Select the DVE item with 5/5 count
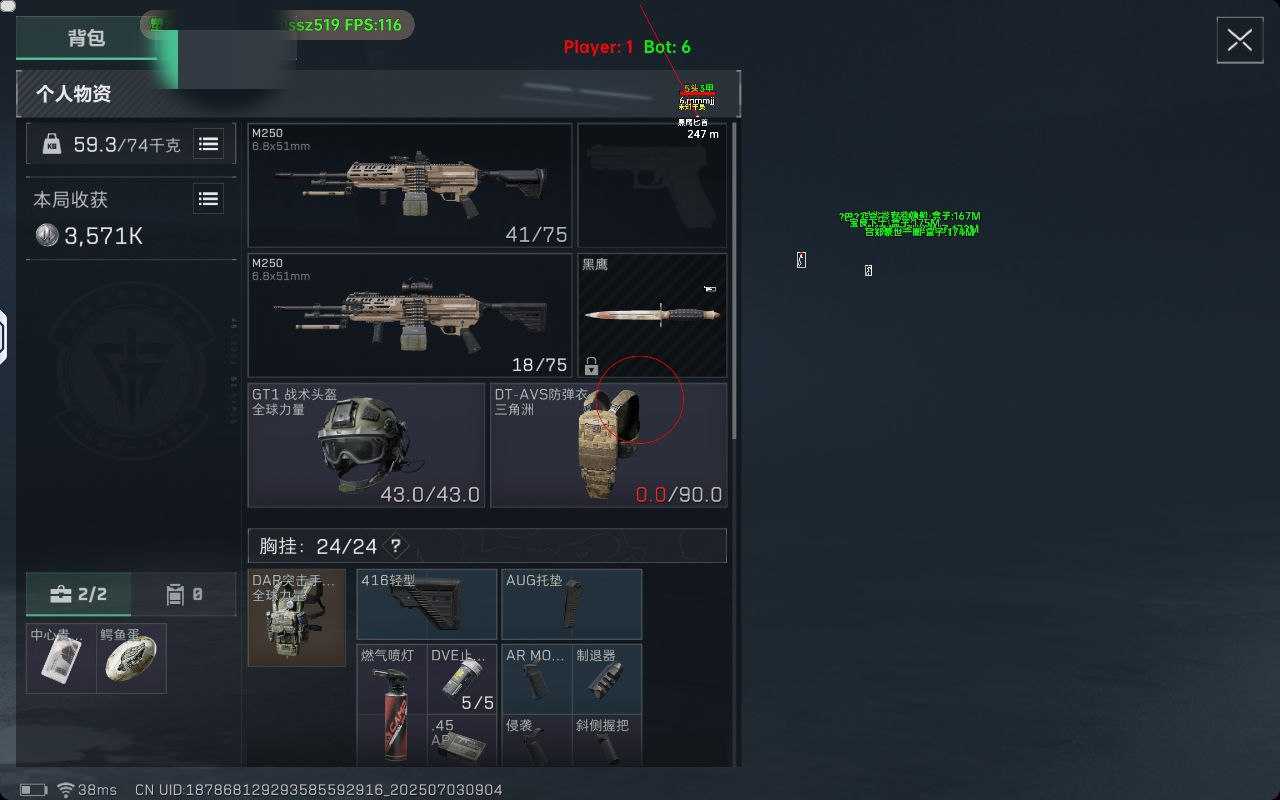Screen dimensions: 1280x800 point(462,678)
